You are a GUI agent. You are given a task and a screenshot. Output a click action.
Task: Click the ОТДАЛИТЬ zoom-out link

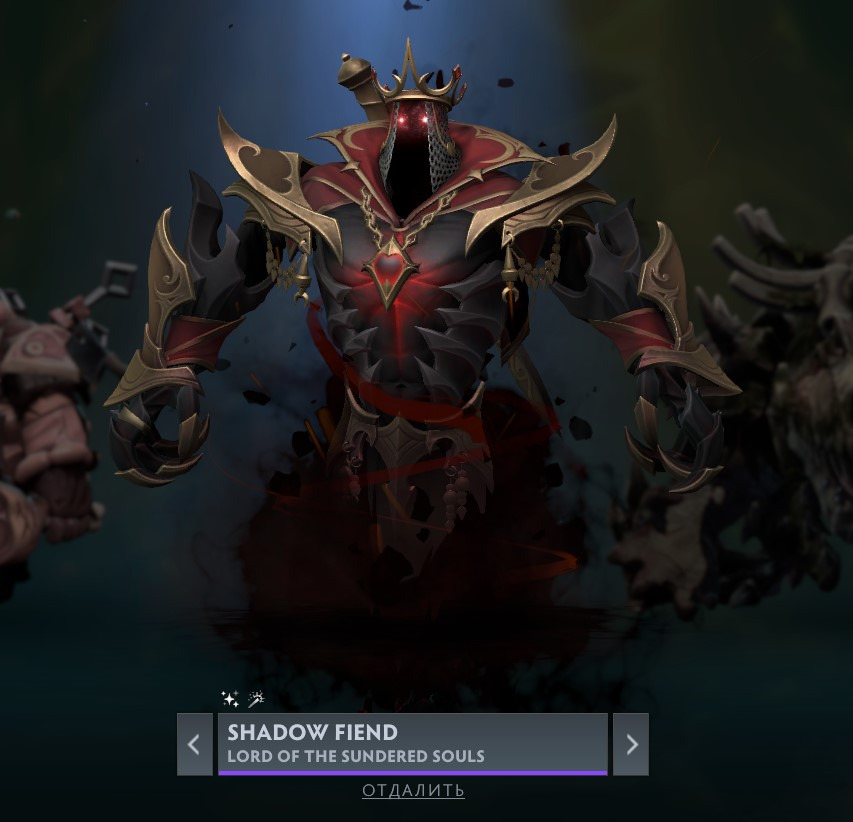coord(413,791)
